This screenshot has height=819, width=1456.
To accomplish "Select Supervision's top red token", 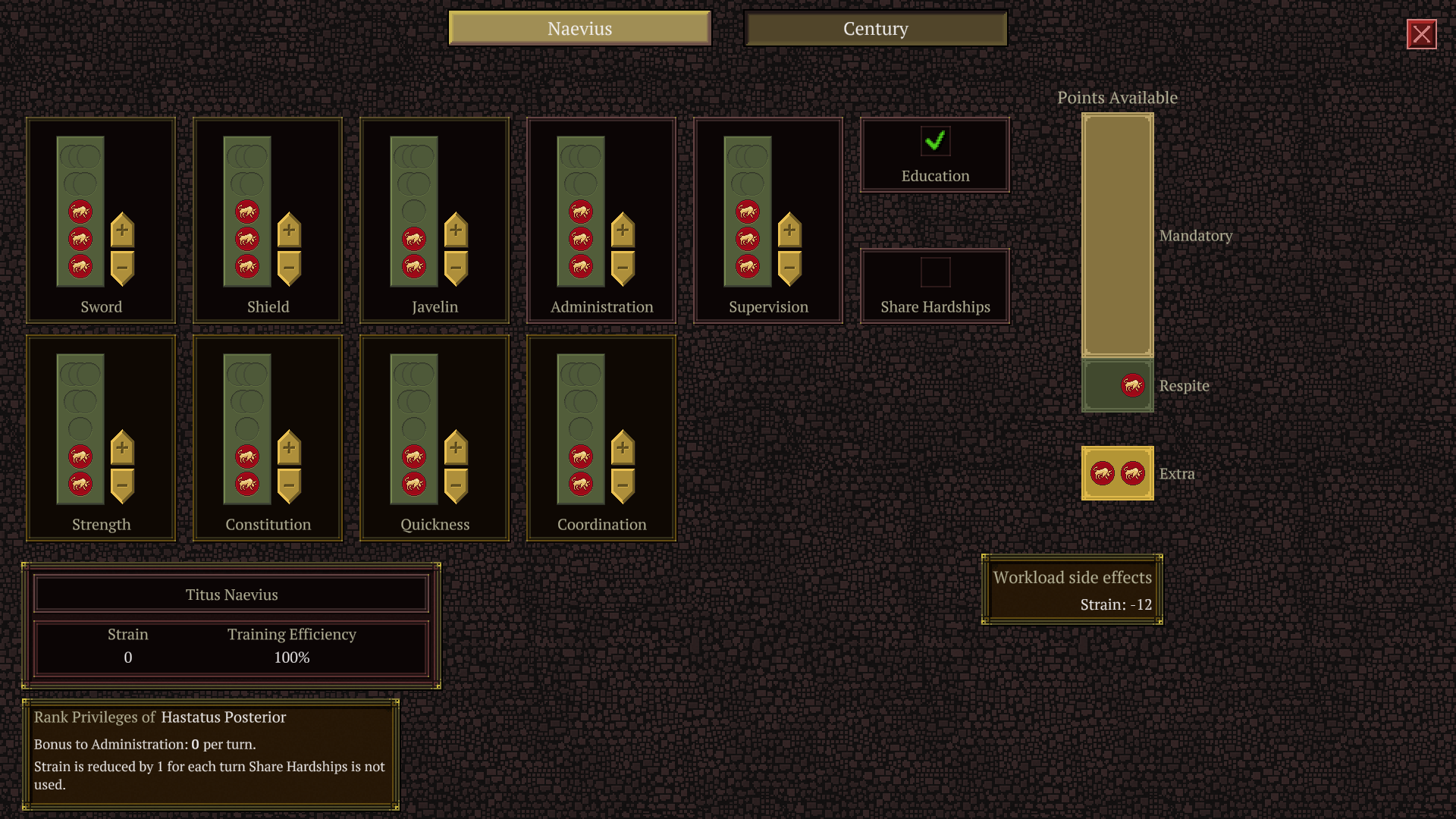I will tap(747, 212).
